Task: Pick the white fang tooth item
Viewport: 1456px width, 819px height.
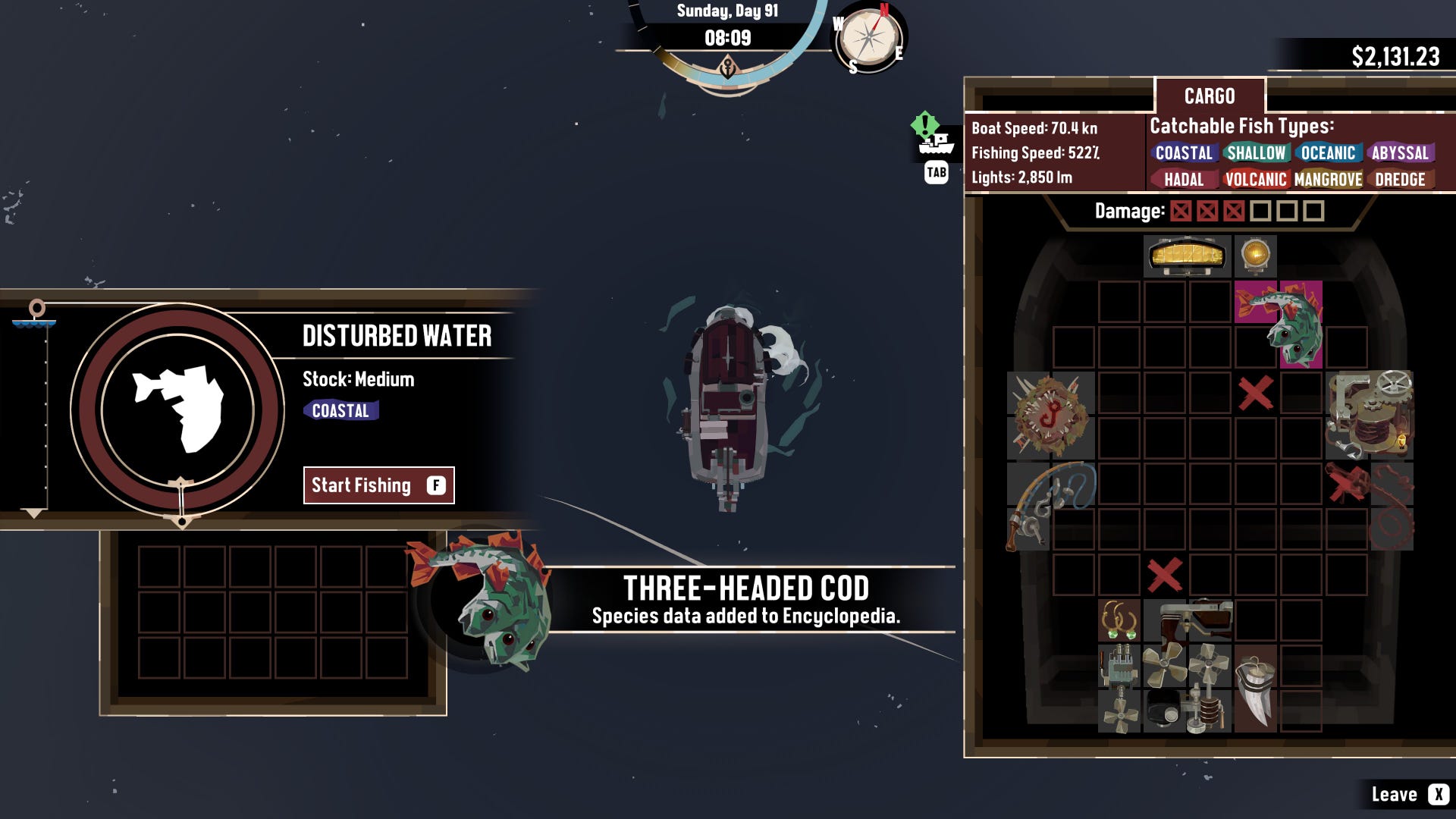Action: click(1255, 689)
